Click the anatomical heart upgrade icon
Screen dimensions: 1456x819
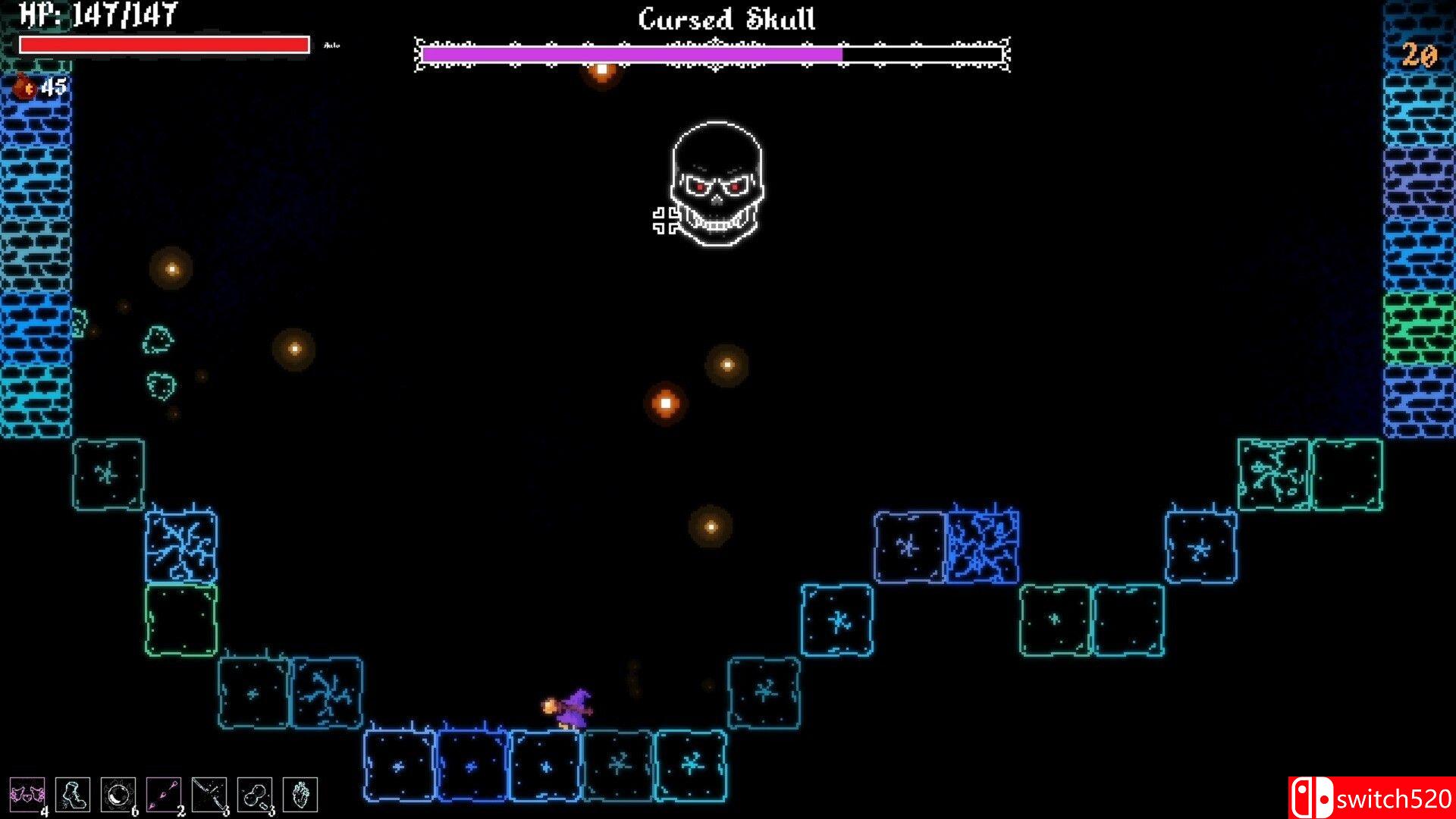300,795
